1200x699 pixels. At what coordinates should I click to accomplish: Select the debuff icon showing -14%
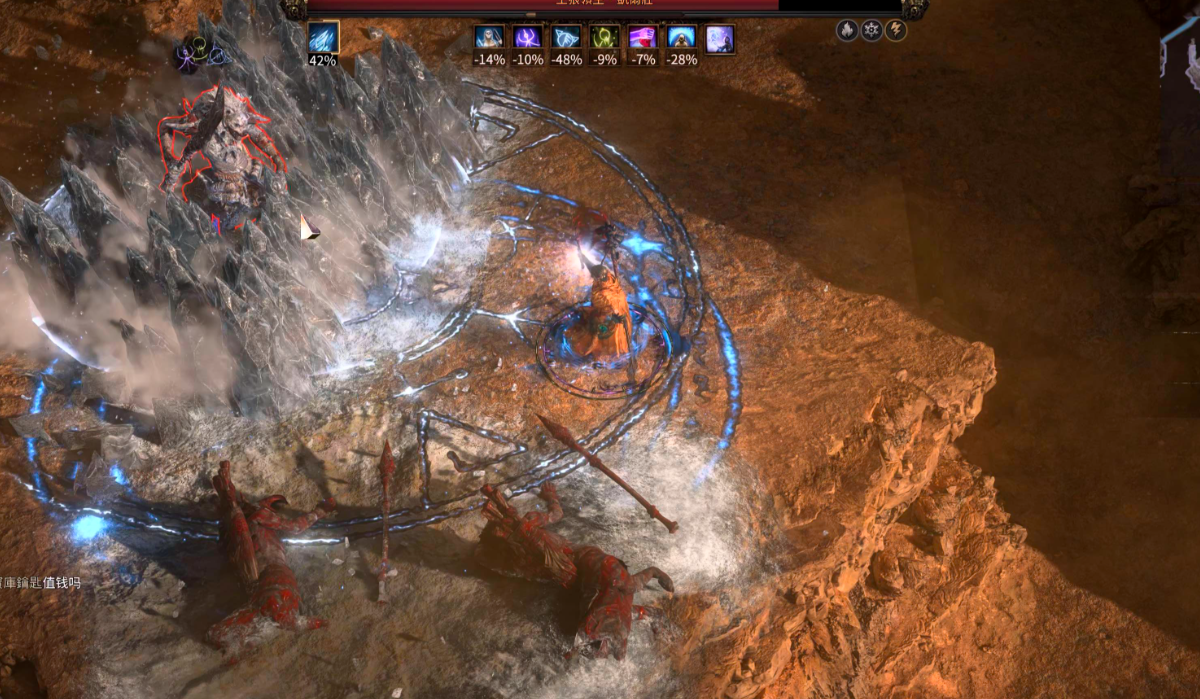489,39
